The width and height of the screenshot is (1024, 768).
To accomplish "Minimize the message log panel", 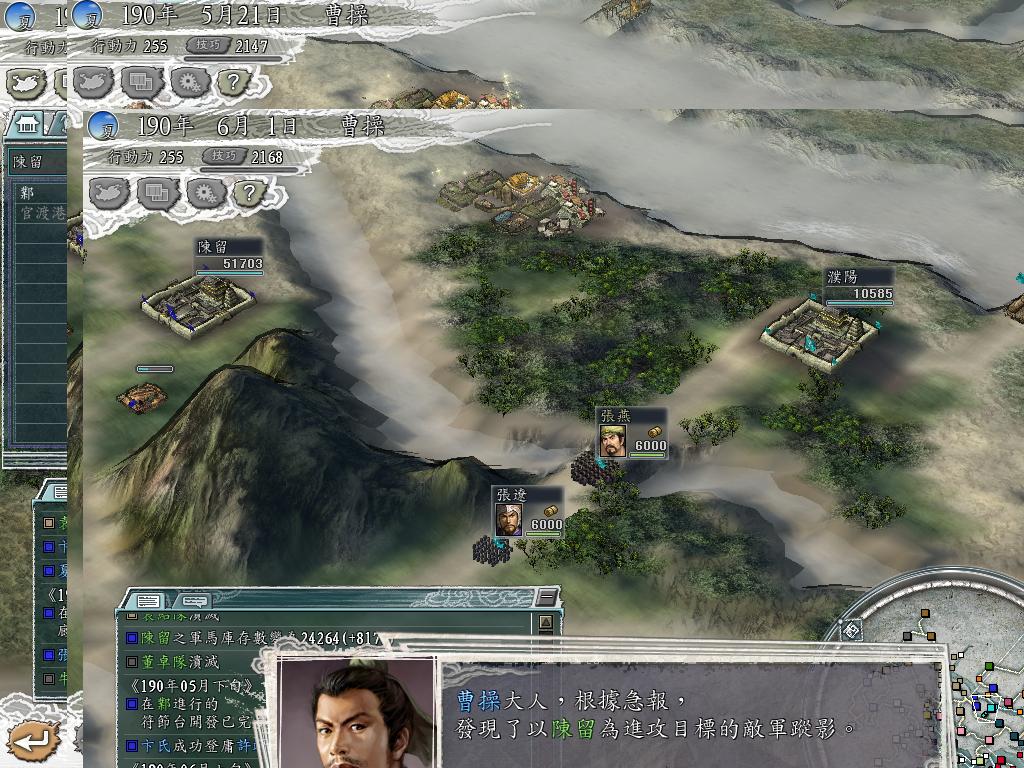I will pyautogui.click(x=545, y=597).
